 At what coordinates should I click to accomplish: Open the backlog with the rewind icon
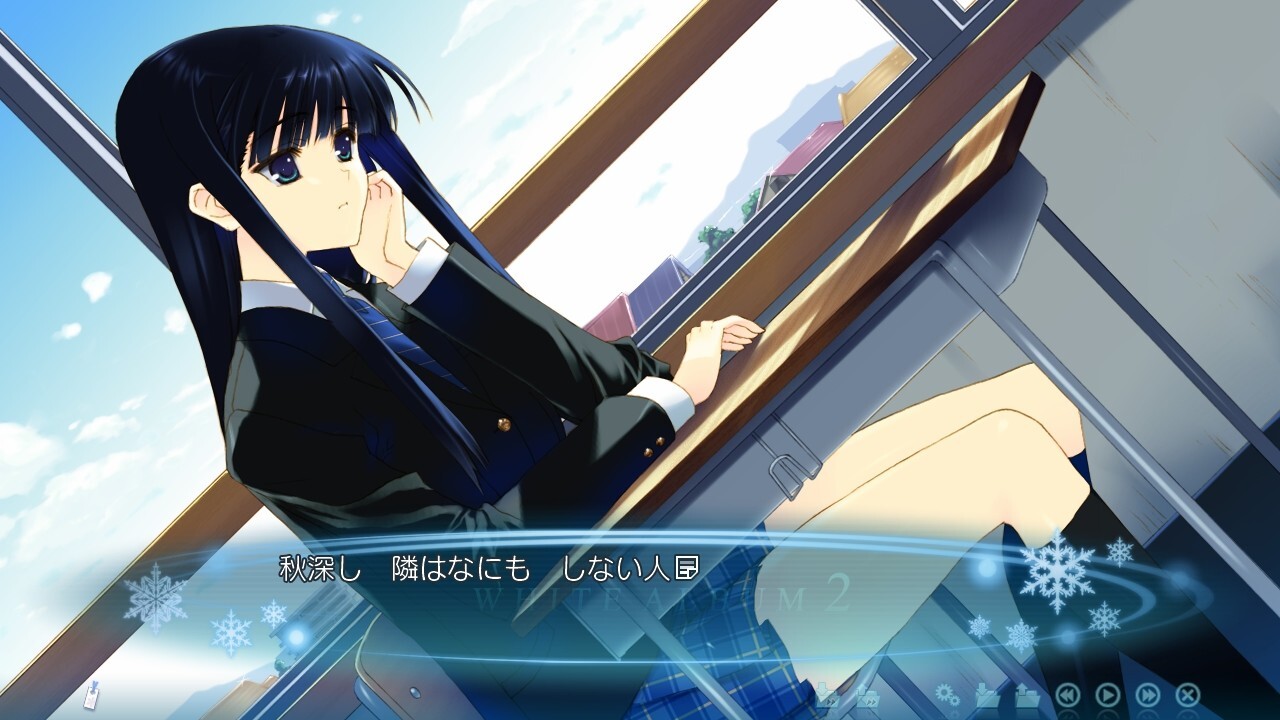coord(1069,693)
